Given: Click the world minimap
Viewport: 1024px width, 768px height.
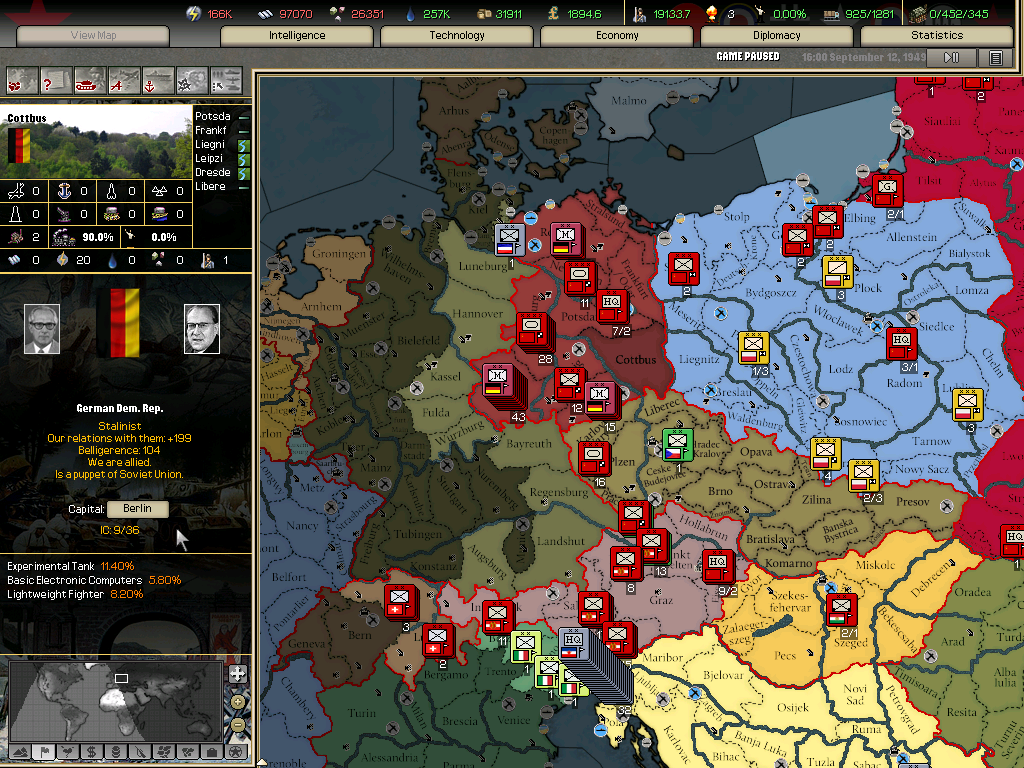Looking at the screenshot, I should point(114,698).
